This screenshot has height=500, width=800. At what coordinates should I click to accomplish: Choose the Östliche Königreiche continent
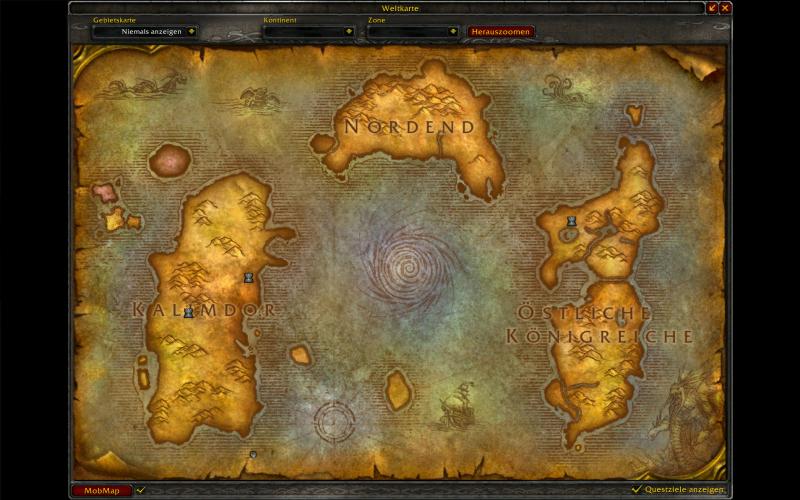600,320
